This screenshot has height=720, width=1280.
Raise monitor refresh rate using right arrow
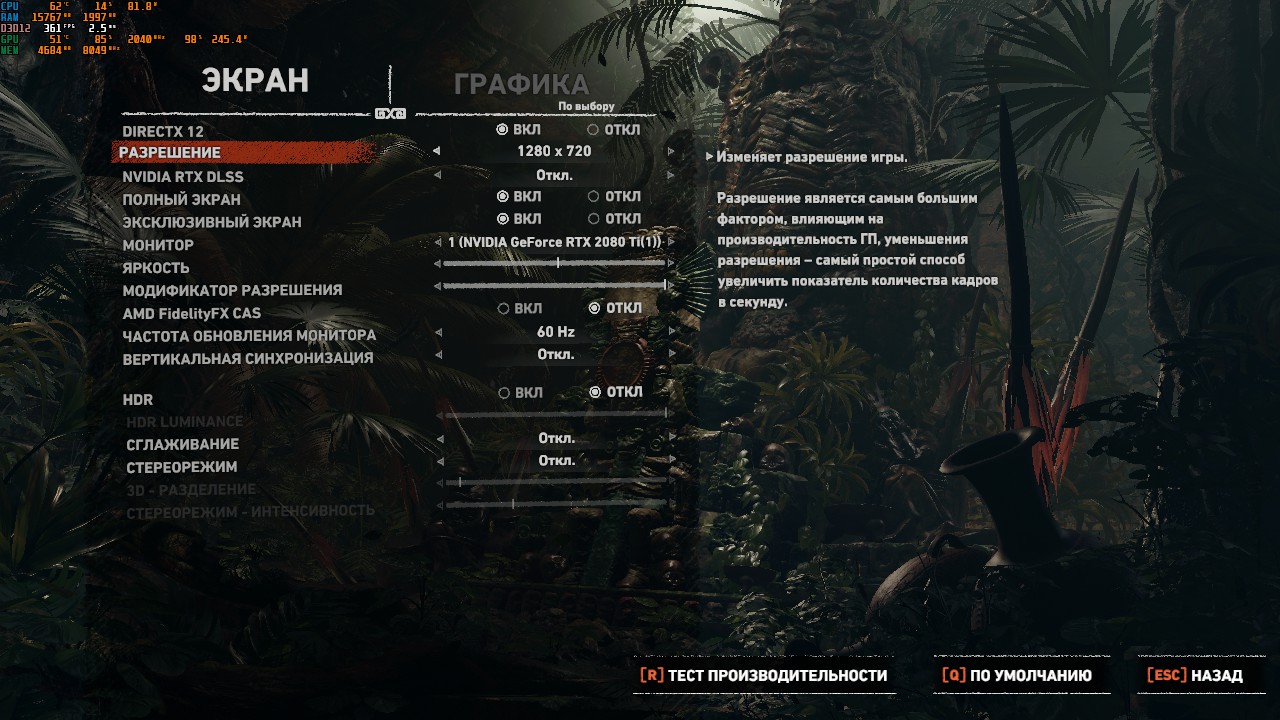click(x=671, y=332)
